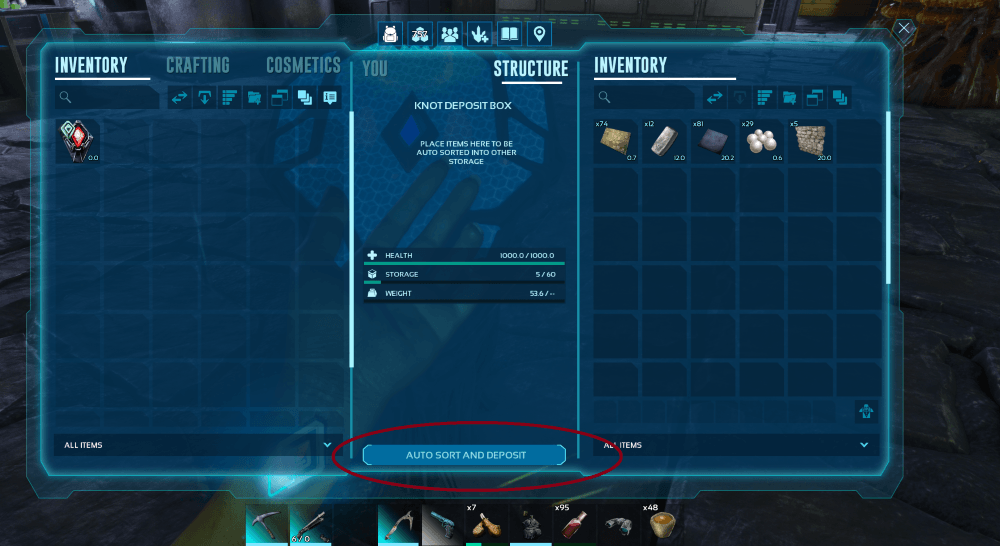Viewport: 1000px width, 546px height.
Task: Select the Structure tab
Action: click(530, 69)
